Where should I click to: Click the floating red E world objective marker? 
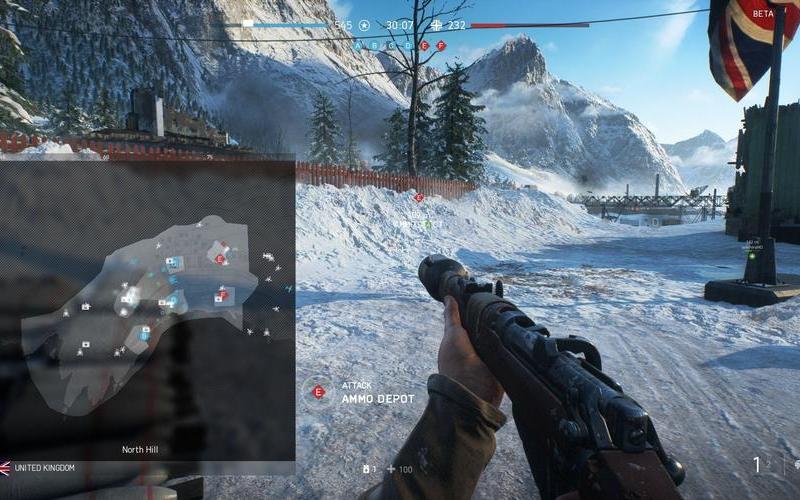pos(419,197)
